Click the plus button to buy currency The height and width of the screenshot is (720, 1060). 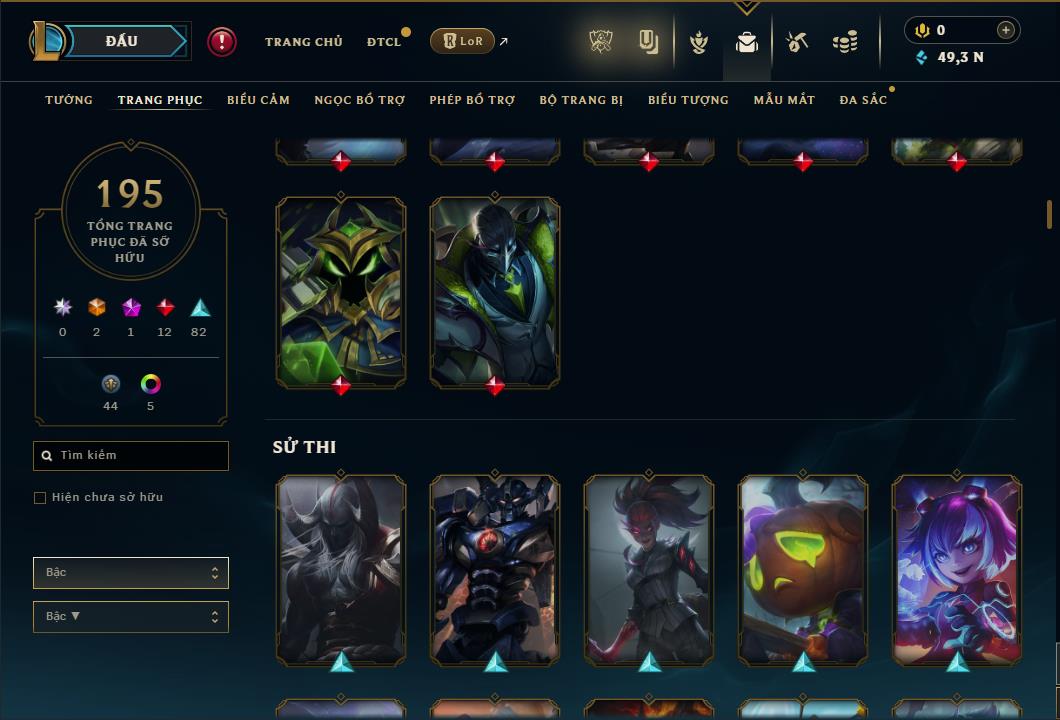click(x=1006, y=30)
